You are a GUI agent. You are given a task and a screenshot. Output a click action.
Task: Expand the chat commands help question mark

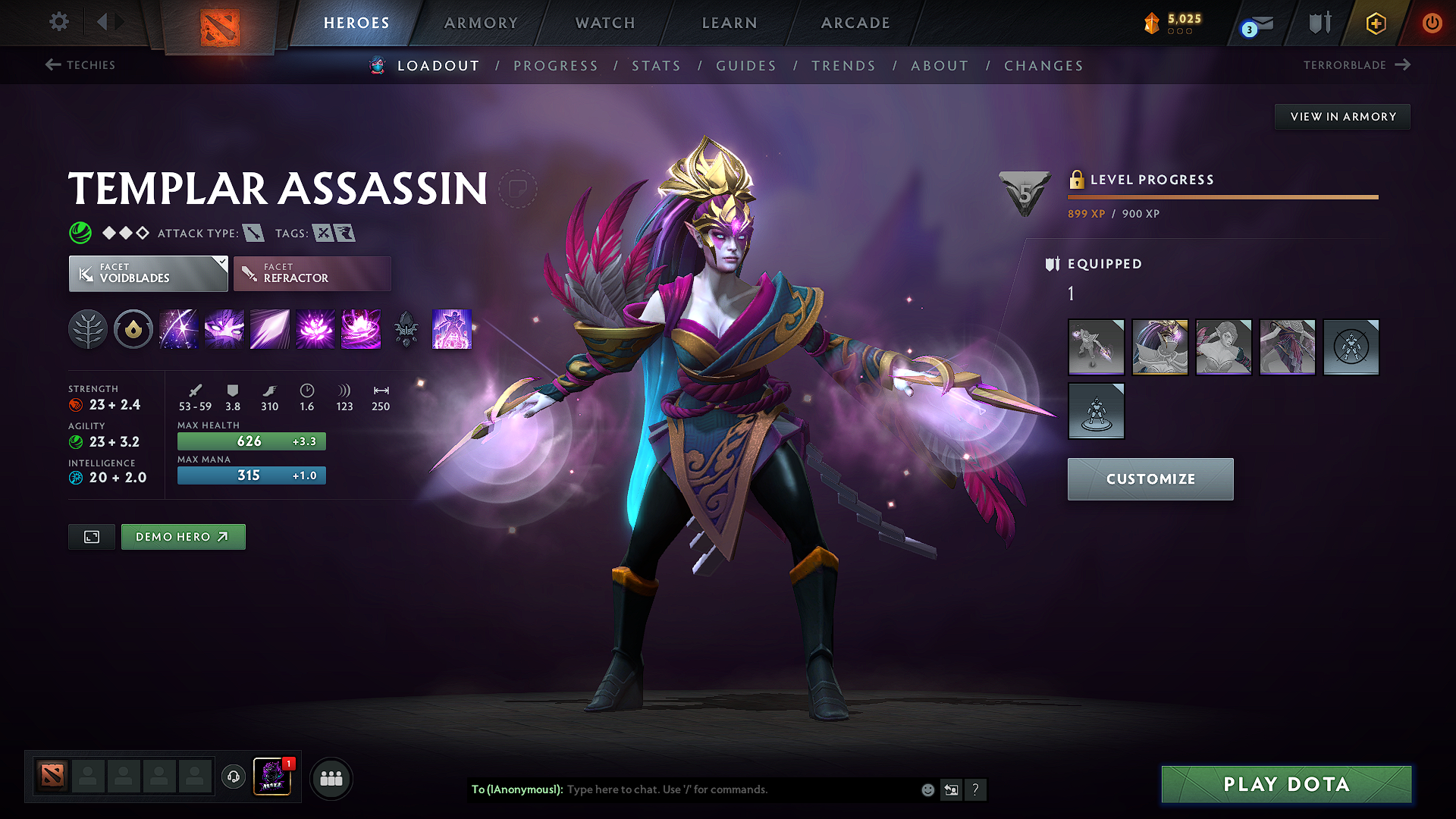coord(976,789)
